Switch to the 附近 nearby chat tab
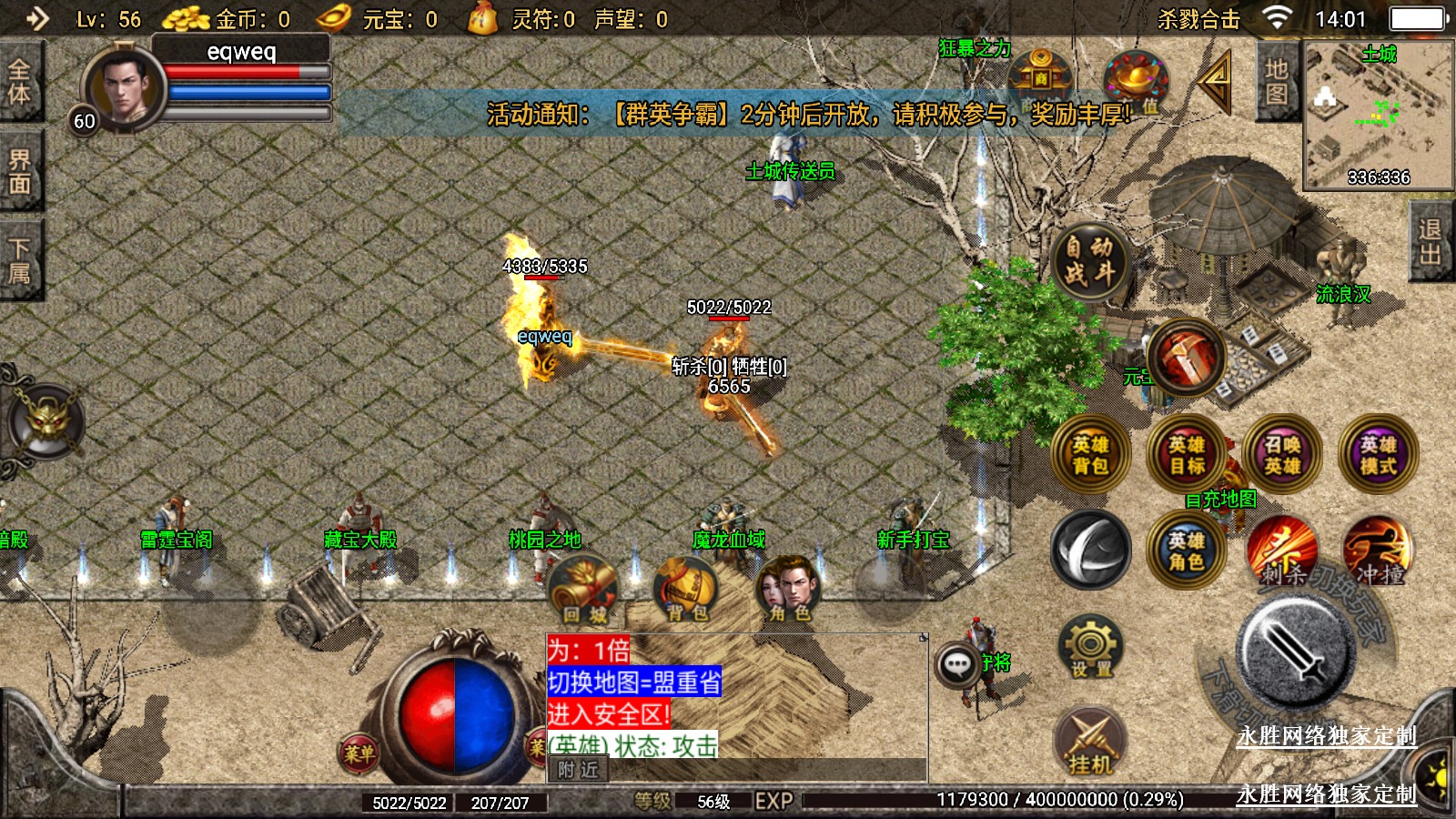The image size is (1456, 819). point(578,770)
